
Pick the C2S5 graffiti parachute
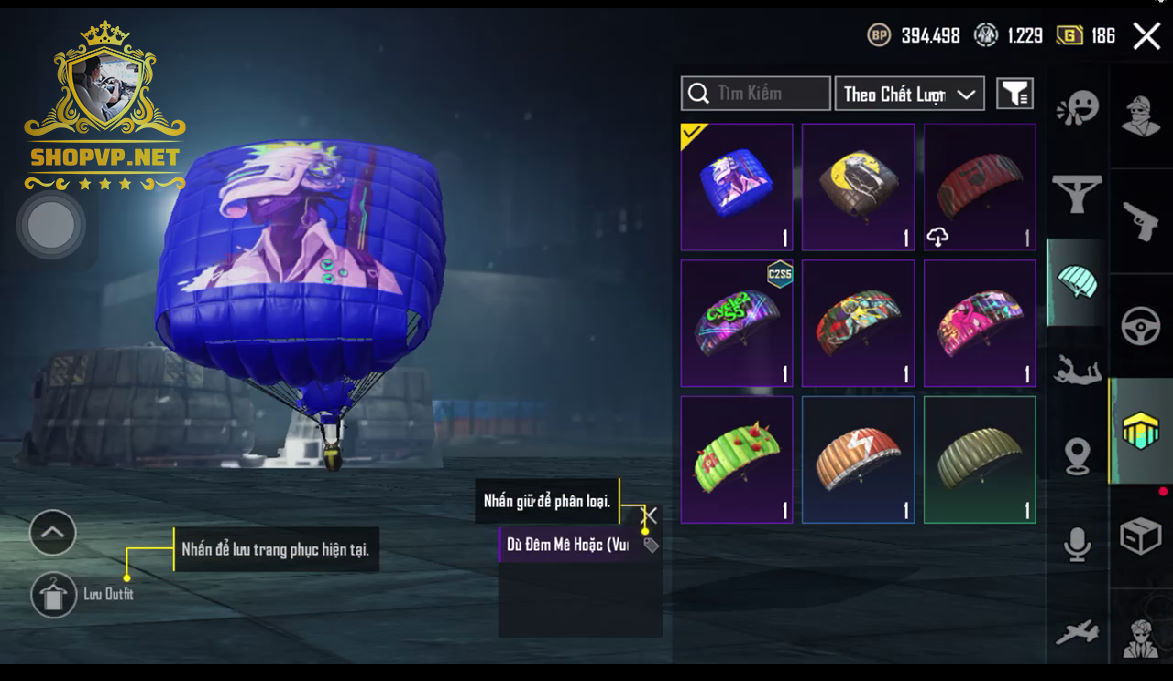pyautogui.click(x=737, y=323)
